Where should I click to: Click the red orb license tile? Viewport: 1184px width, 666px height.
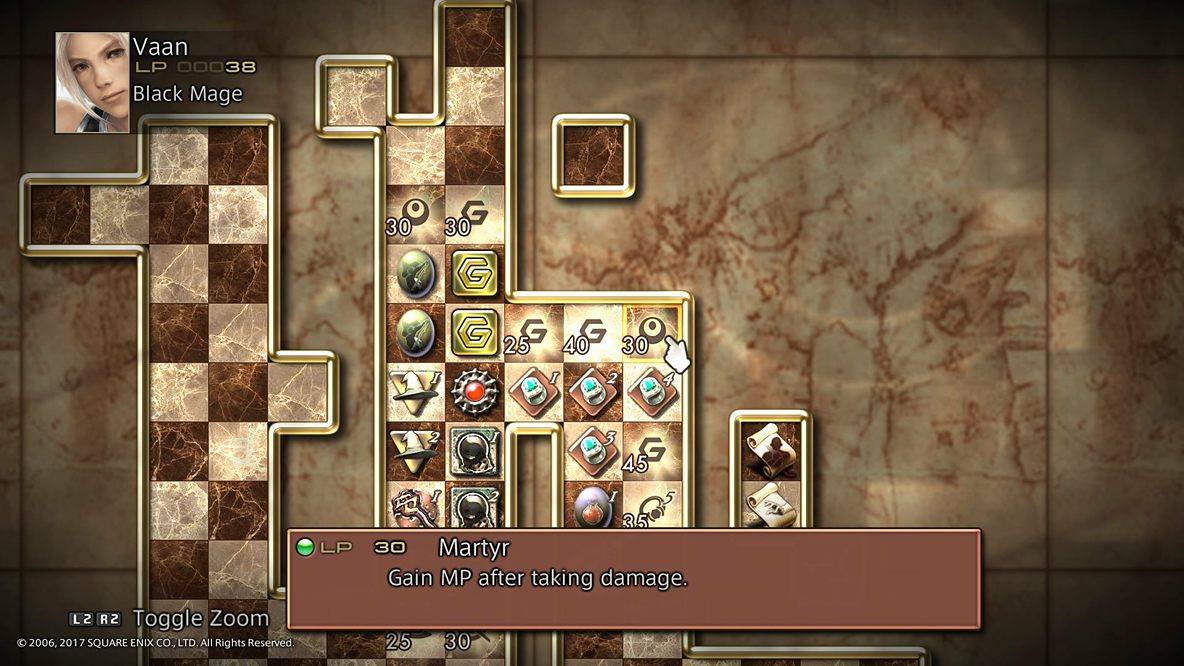point(474,392)
